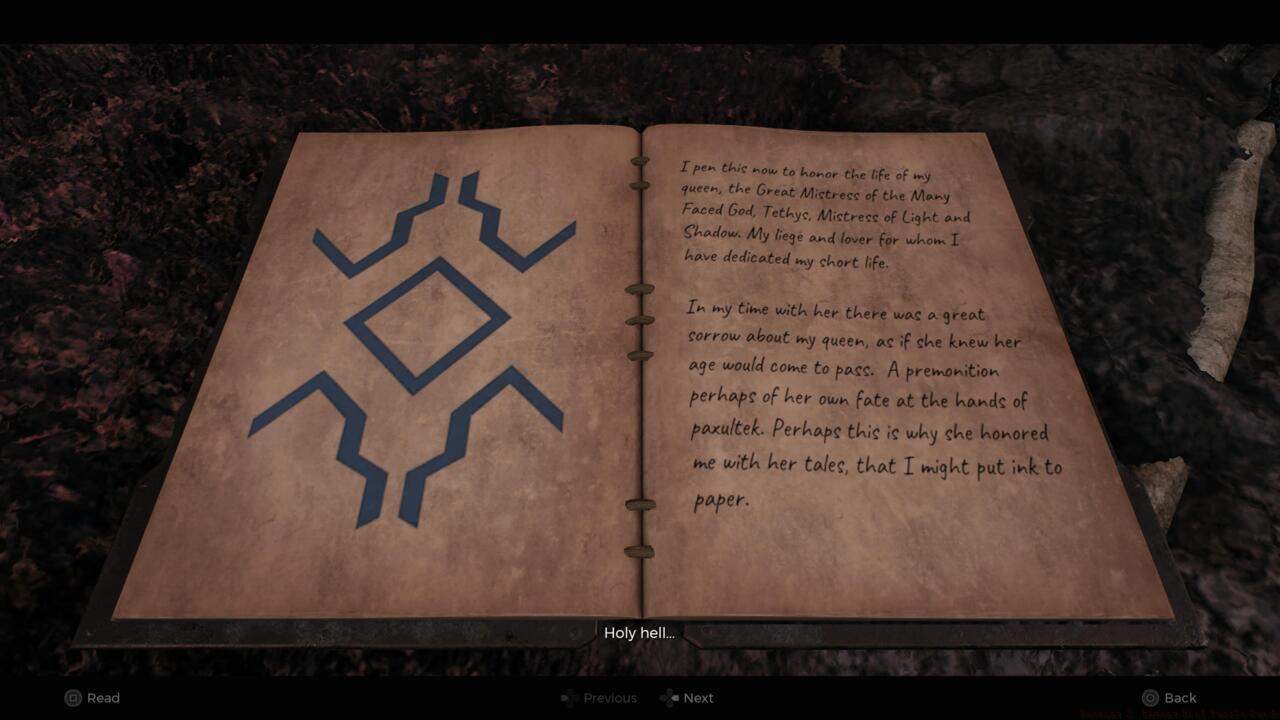Toggle to the previous journal page
Screen dimensions: 1280x720
(x=598, y=698)
